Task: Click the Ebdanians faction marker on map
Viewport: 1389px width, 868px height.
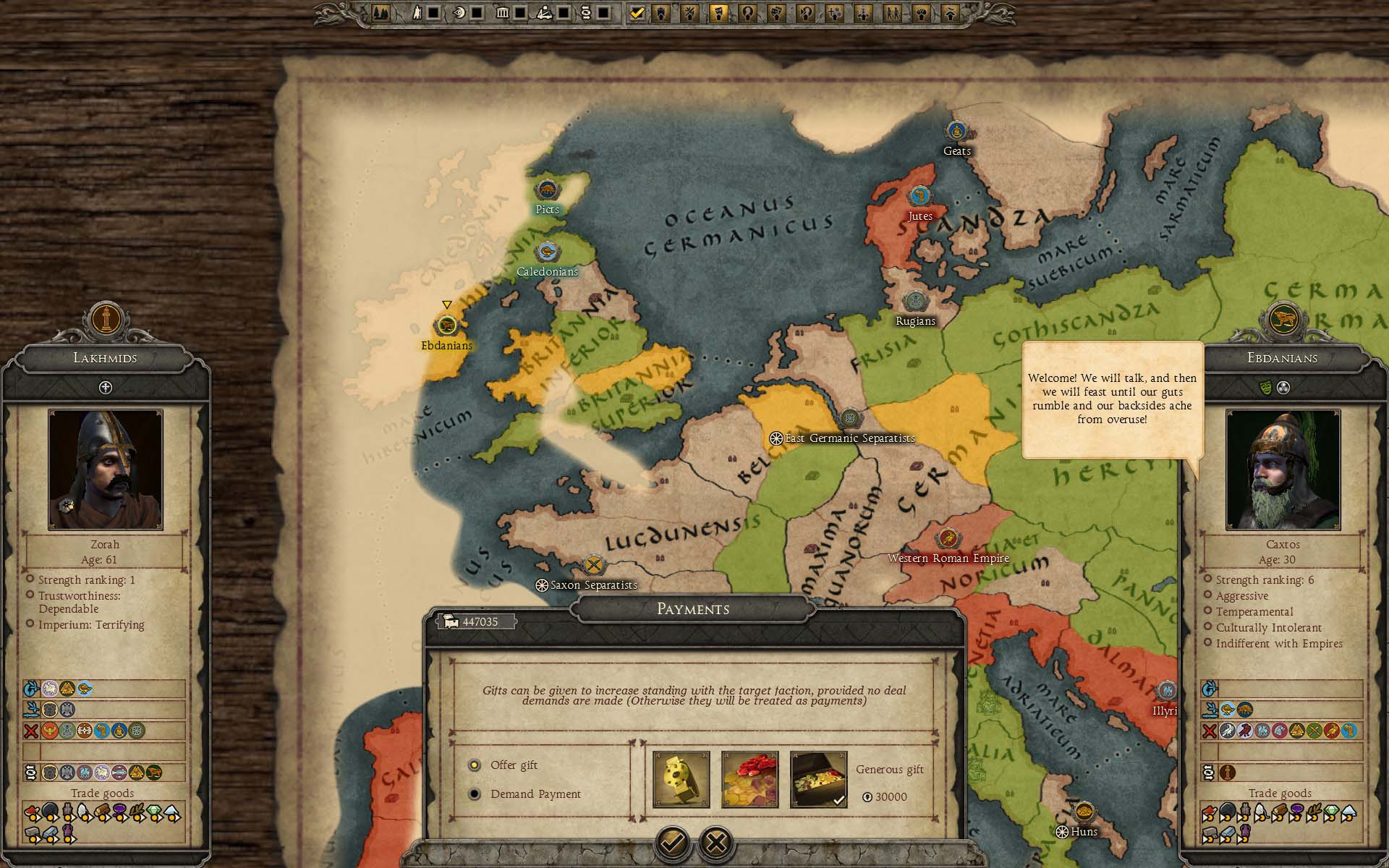Action: pos(447,325)
